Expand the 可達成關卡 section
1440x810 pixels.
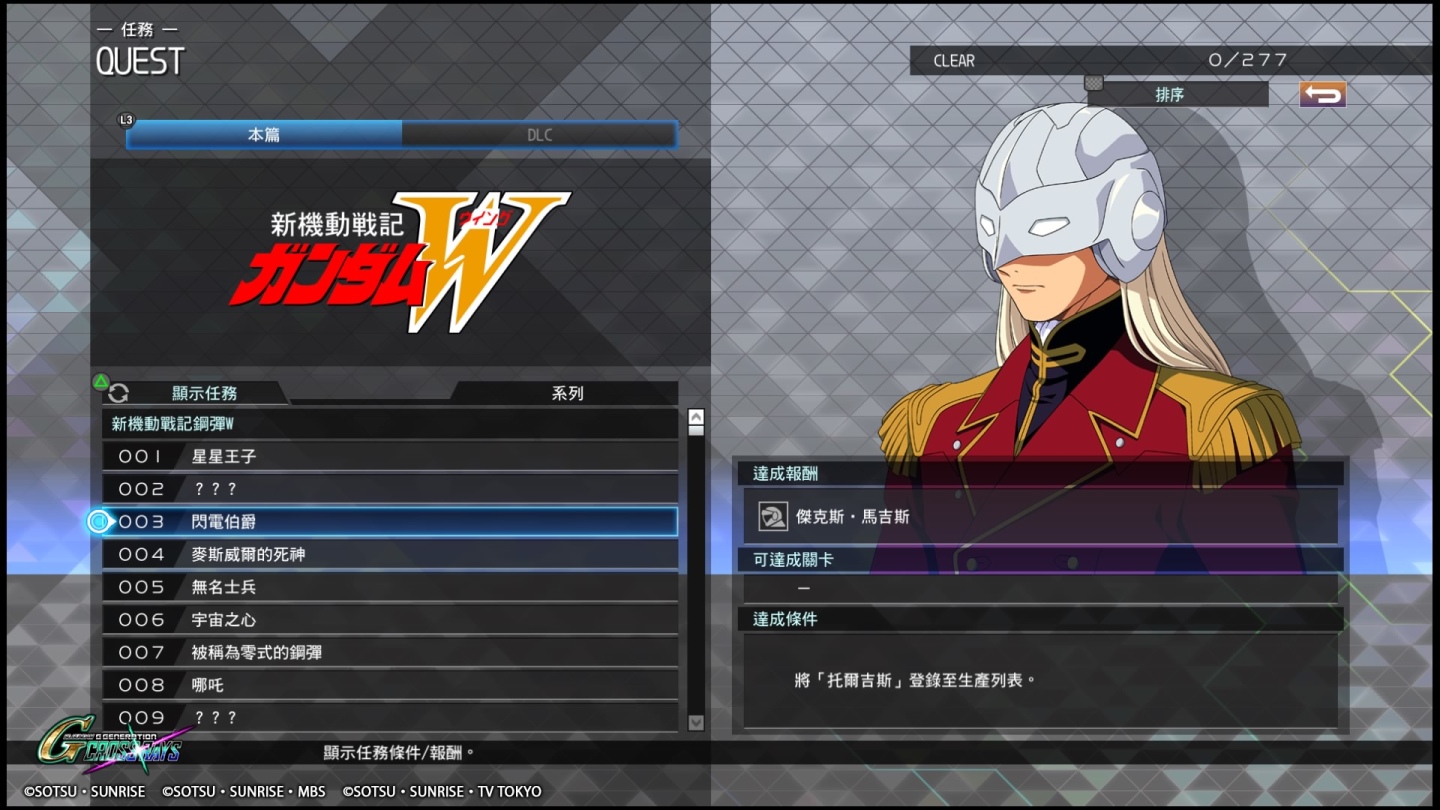(1040, 562)
